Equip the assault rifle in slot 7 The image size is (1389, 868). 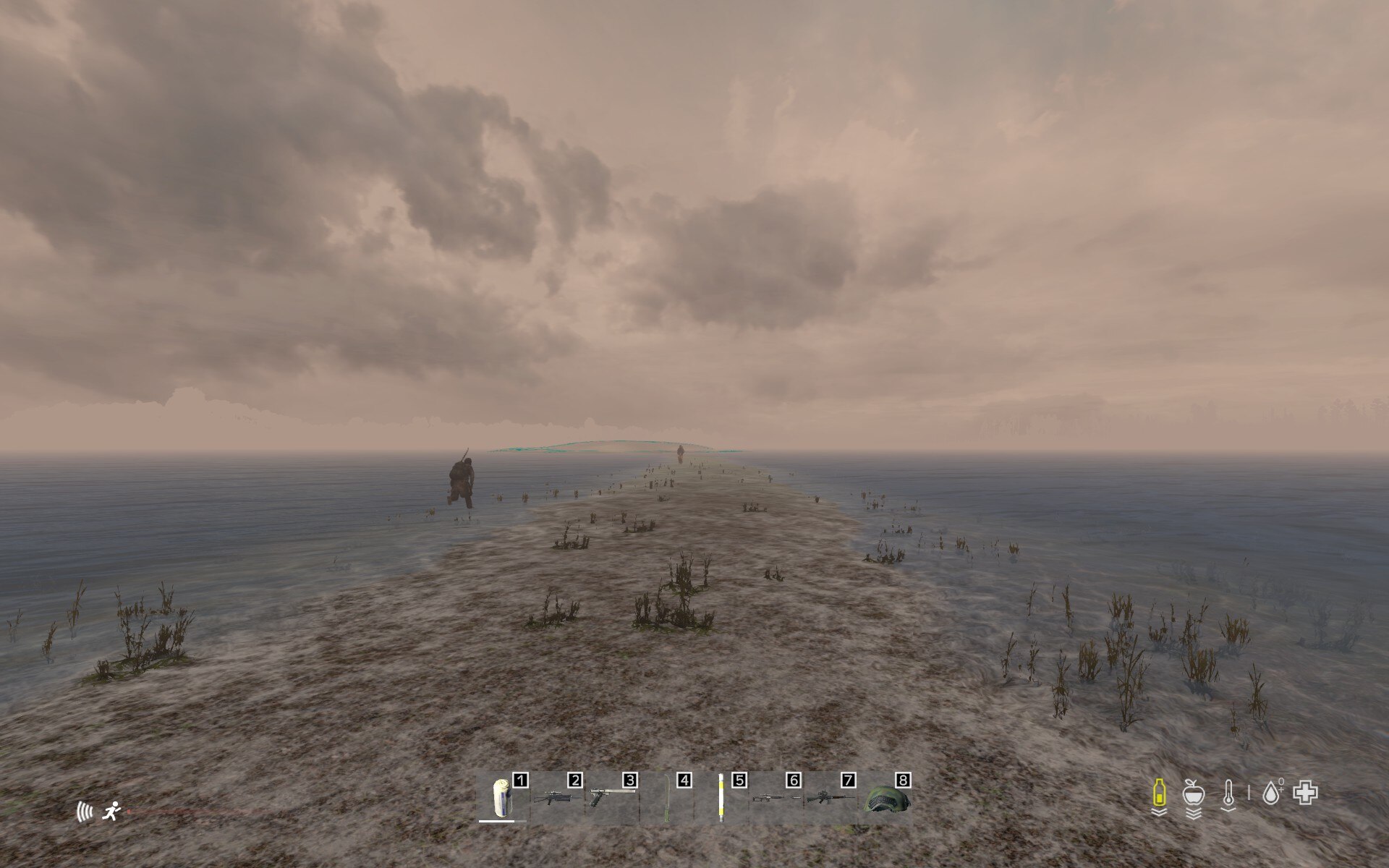pos(831,799)
